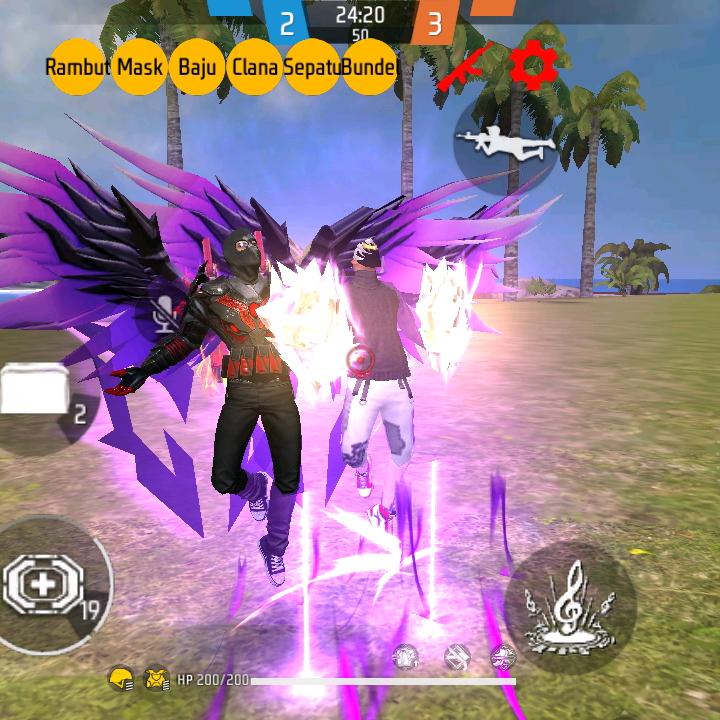The image size is (720, 720).
Task: Click the yellow vest armor icon
Action: (x=155, y=680)
